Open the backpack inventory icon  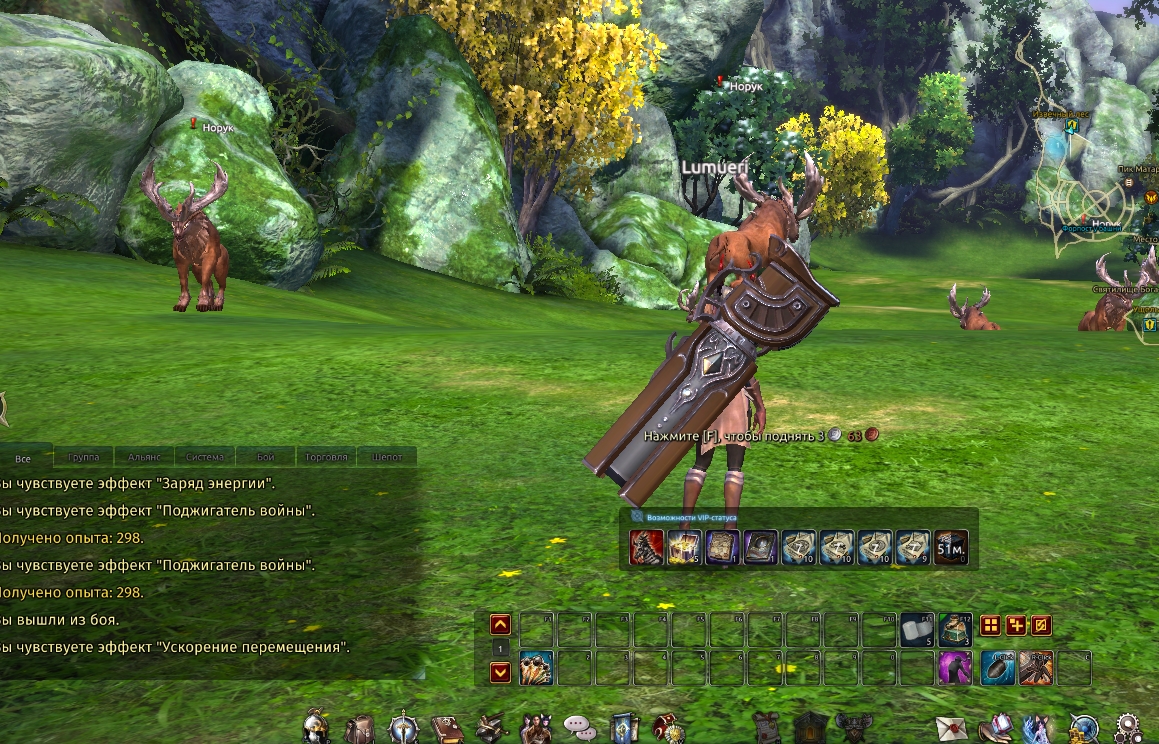point(359,727)
